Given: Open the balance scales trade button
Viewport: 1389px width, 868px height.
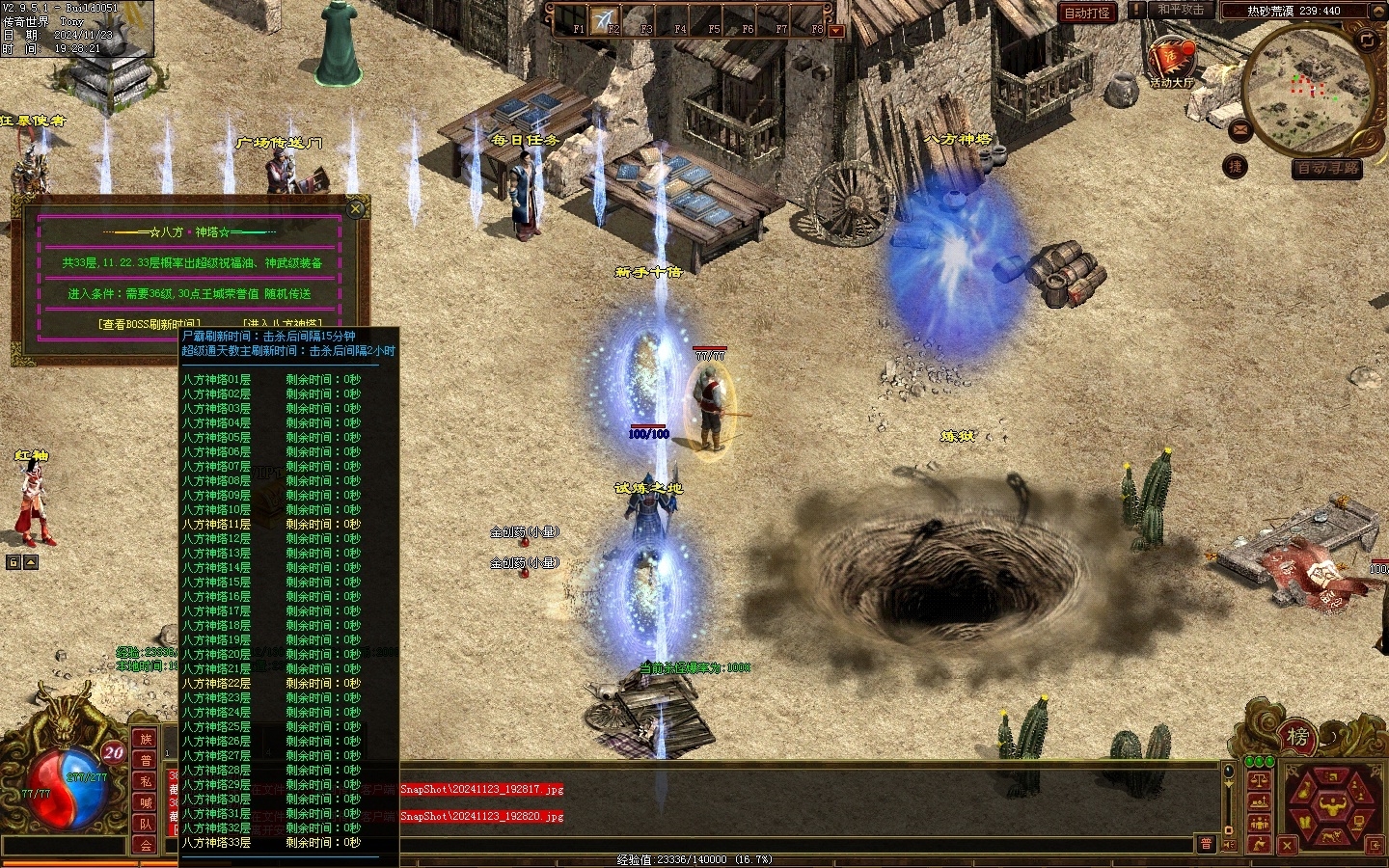Looking at the screenshot, I should tap(1258, 779).
